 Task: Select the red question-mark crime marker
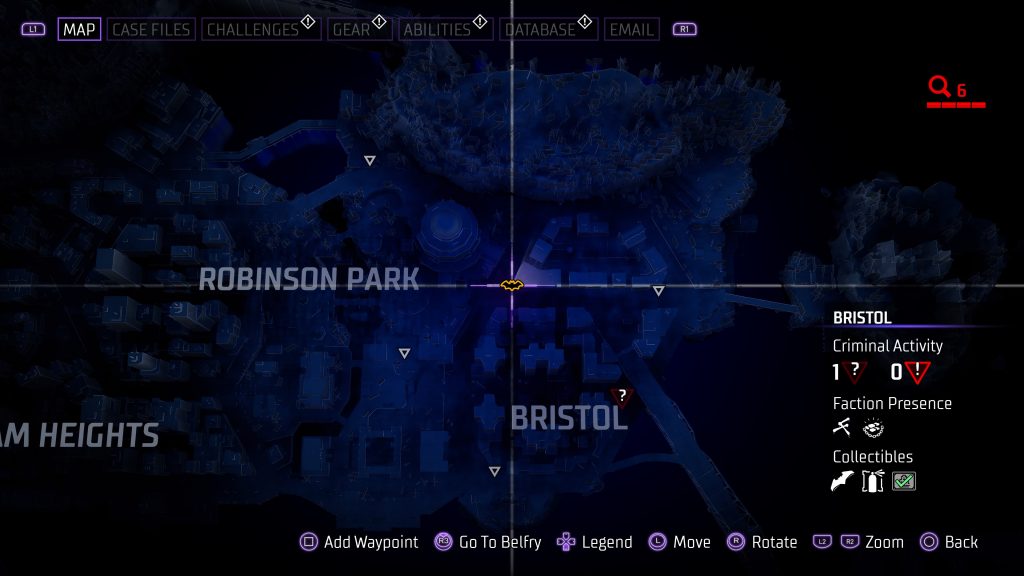(621, 397)
